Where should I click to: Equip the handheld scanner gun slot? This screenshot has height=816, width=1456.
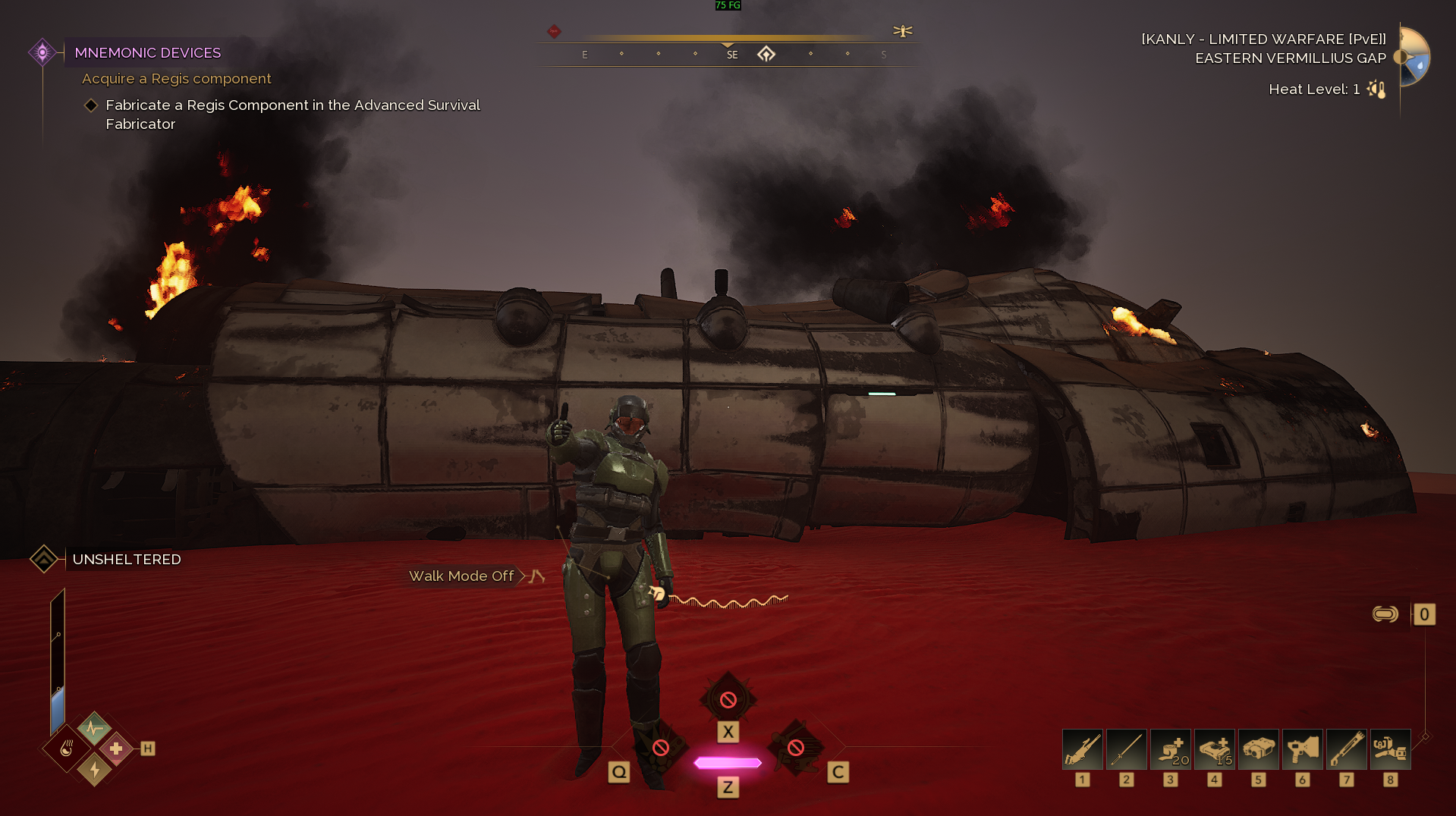pyautogui.click(x=1302, y=749)
